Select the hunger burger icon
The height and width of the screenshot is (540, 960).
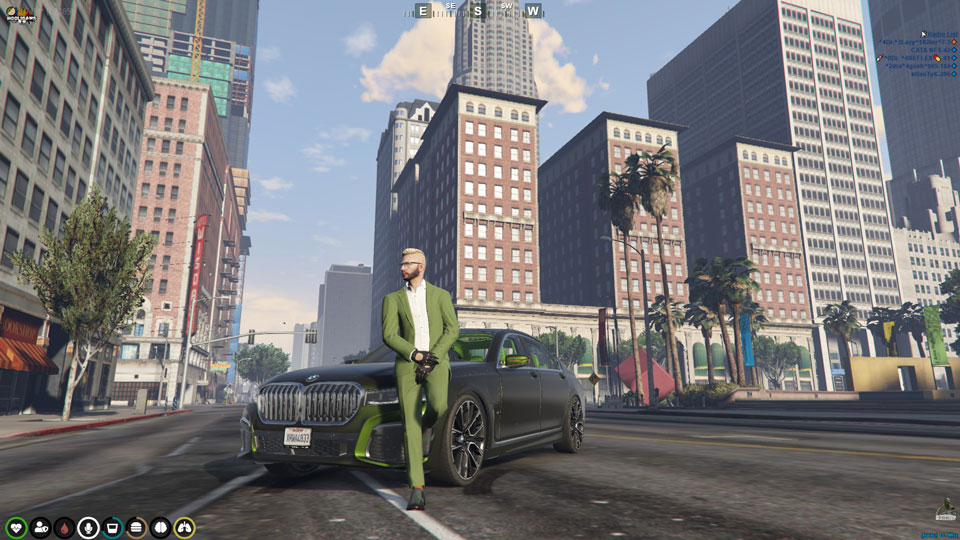(x=136, y=527)
